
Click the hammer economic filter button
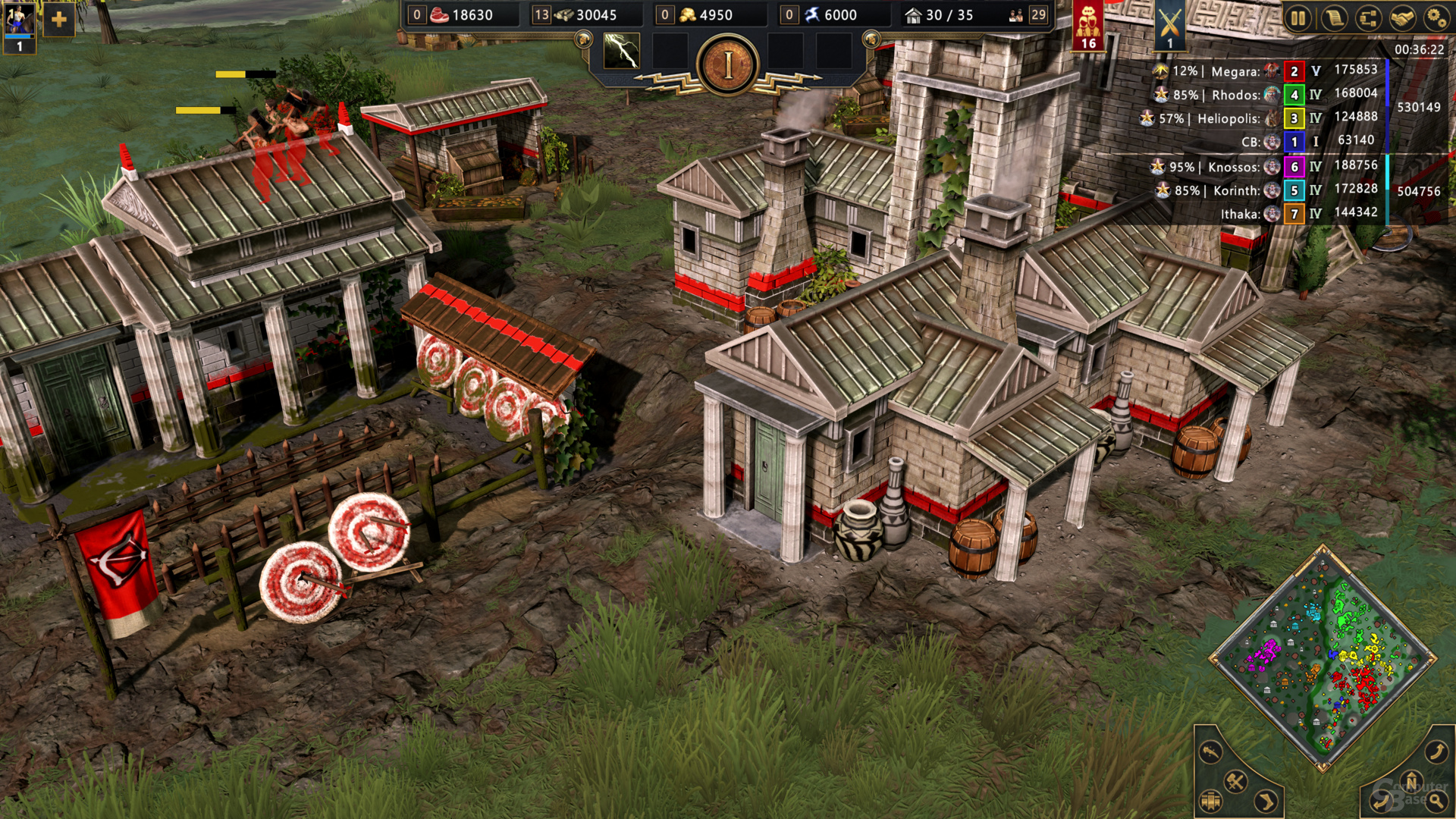pyautogui.click(x=1235, y=781)
